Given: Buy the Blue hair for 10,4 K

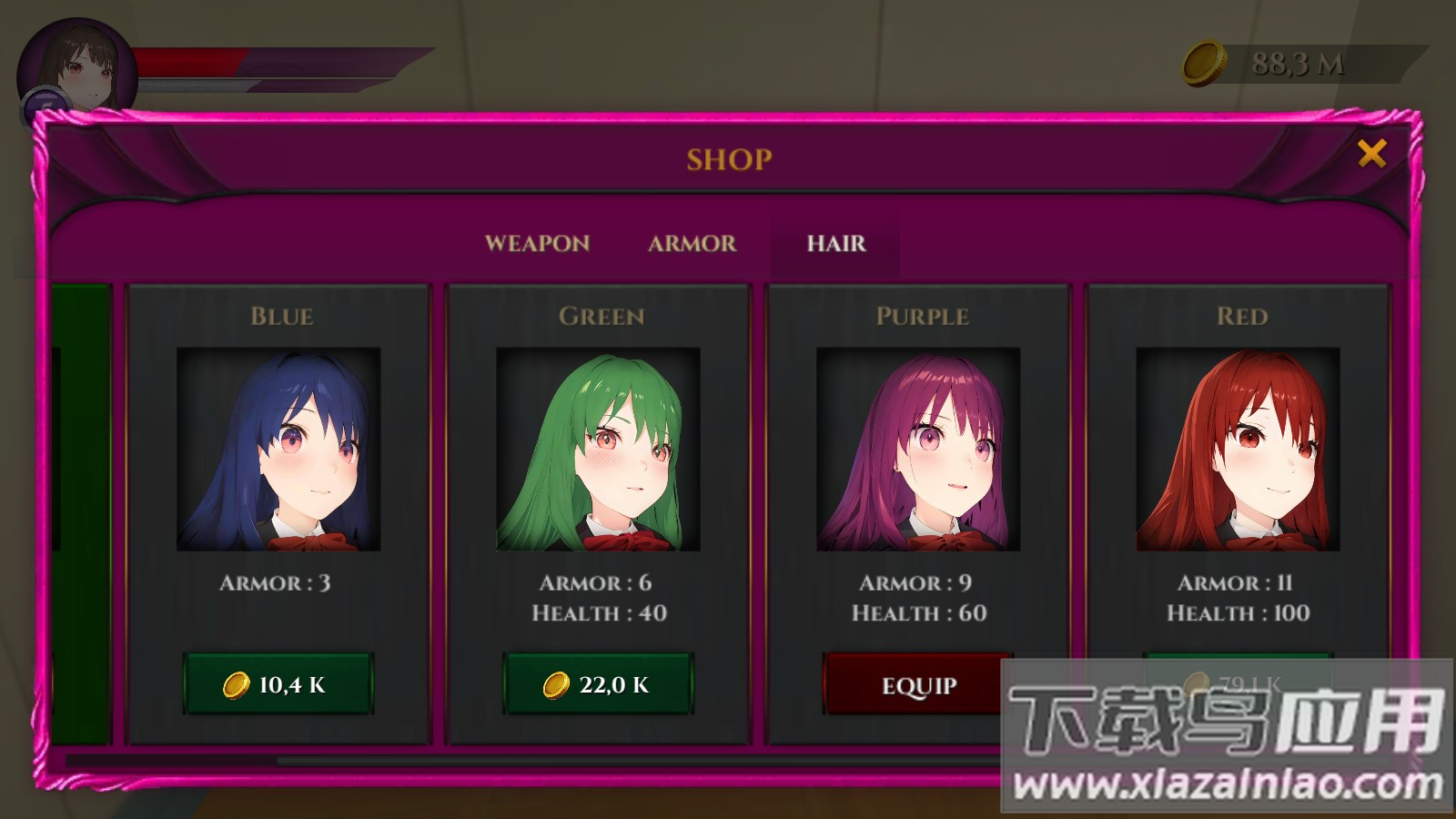Looking at the screenshot, I should 278,684.
